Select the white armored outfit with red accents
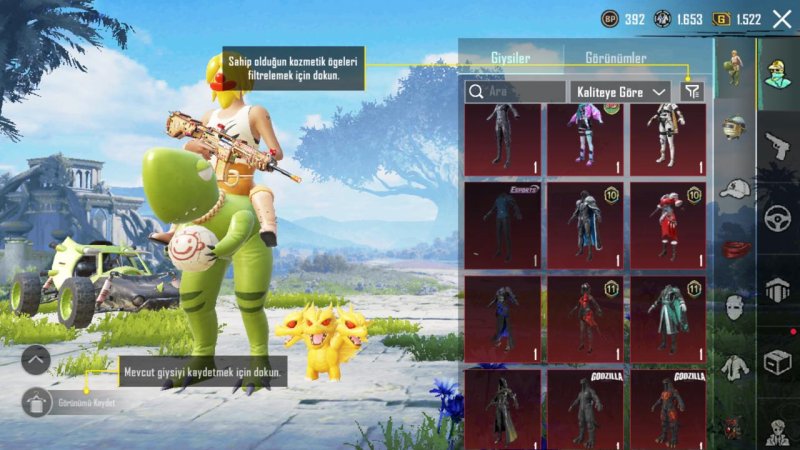The image size is (800, 450). pyautogui.click(x=667, y=138)
